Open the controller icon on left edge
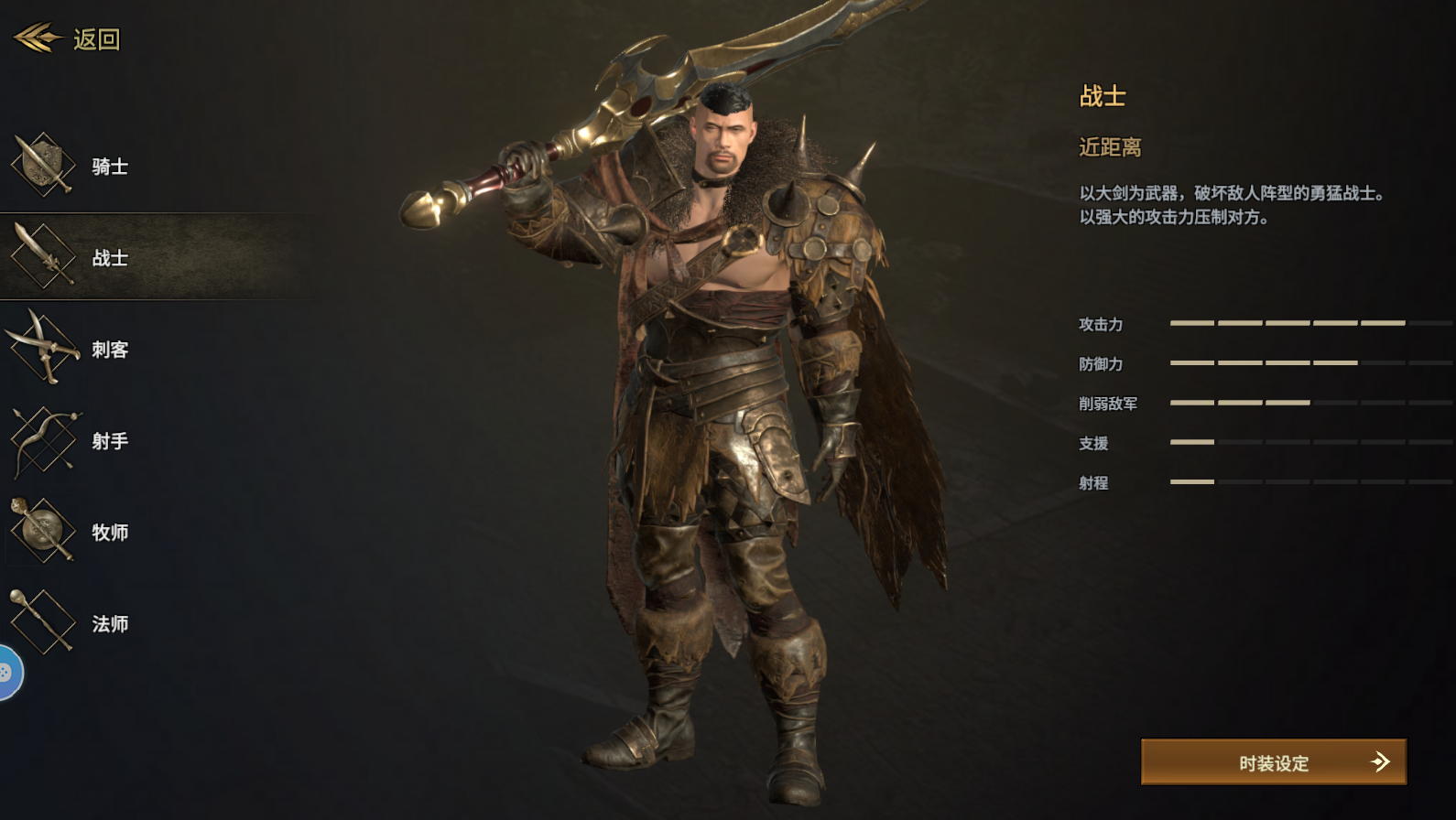 click(x=5, y=671)
